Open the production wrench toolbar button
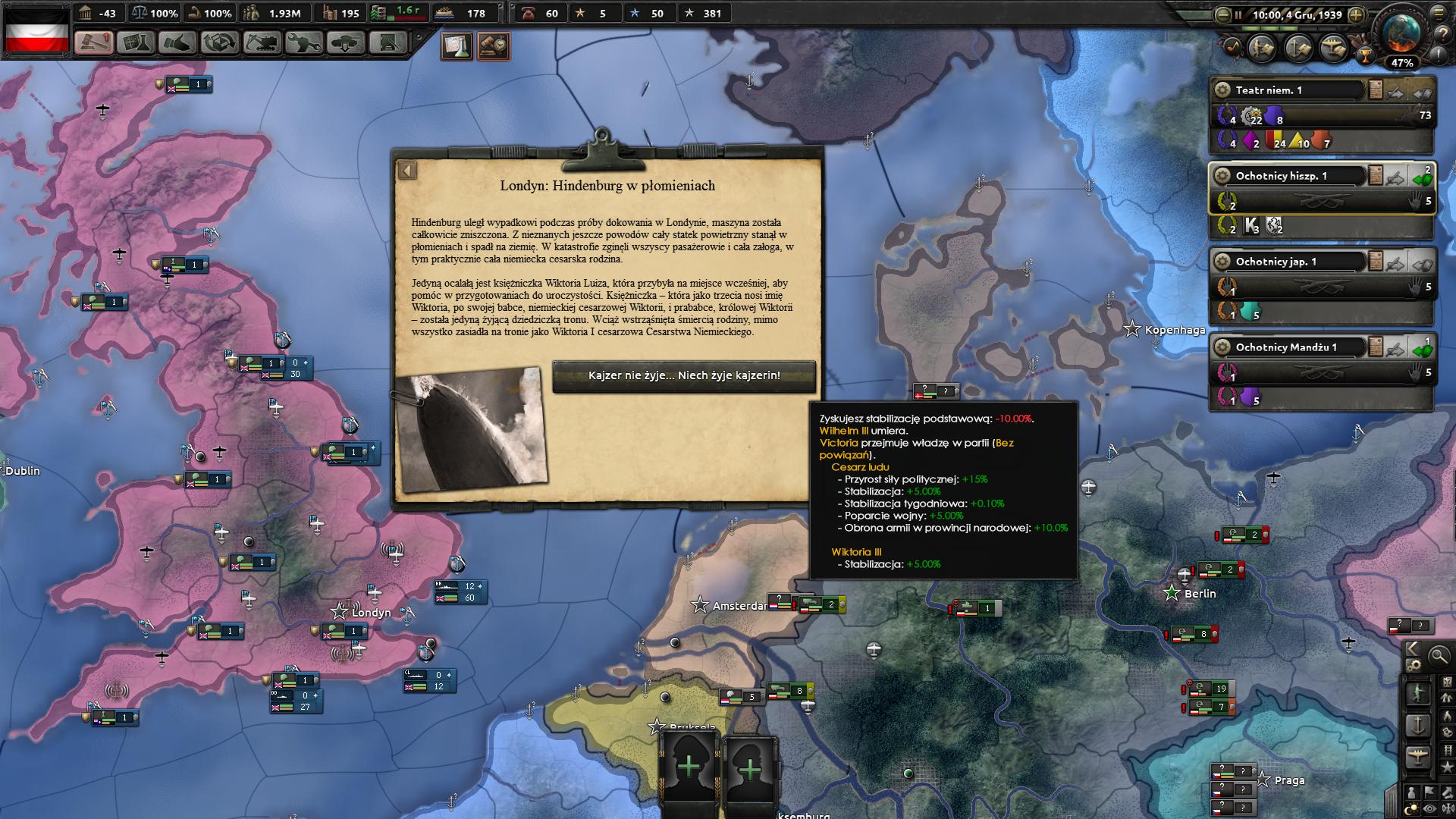1456x819 pixels. (x=303, y=42)
